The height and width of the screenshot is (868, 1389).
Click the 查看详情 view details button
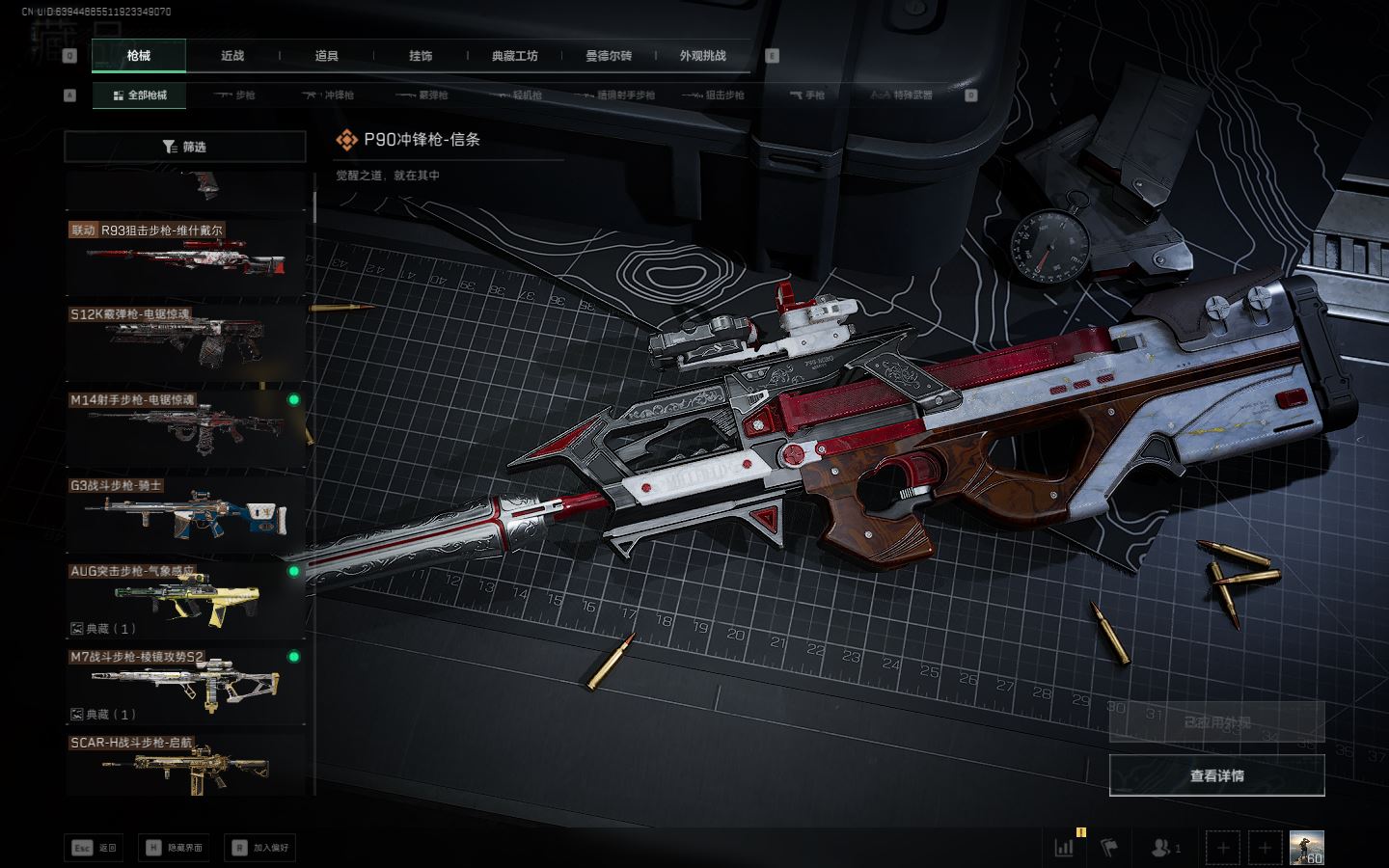tap(1216, 775)
